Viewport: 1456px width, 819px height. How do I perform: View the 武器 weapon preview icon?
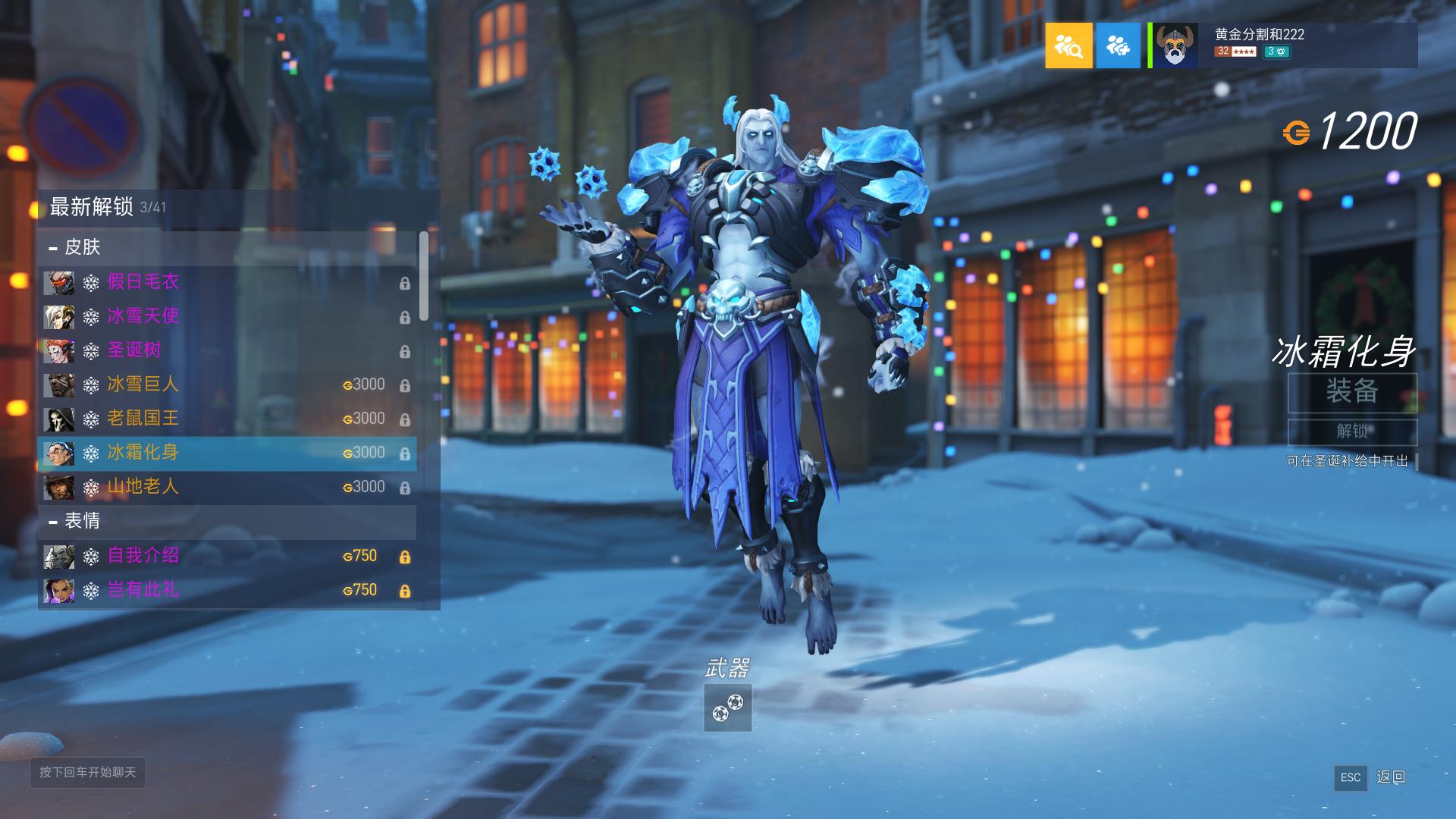tap(727, 708)
